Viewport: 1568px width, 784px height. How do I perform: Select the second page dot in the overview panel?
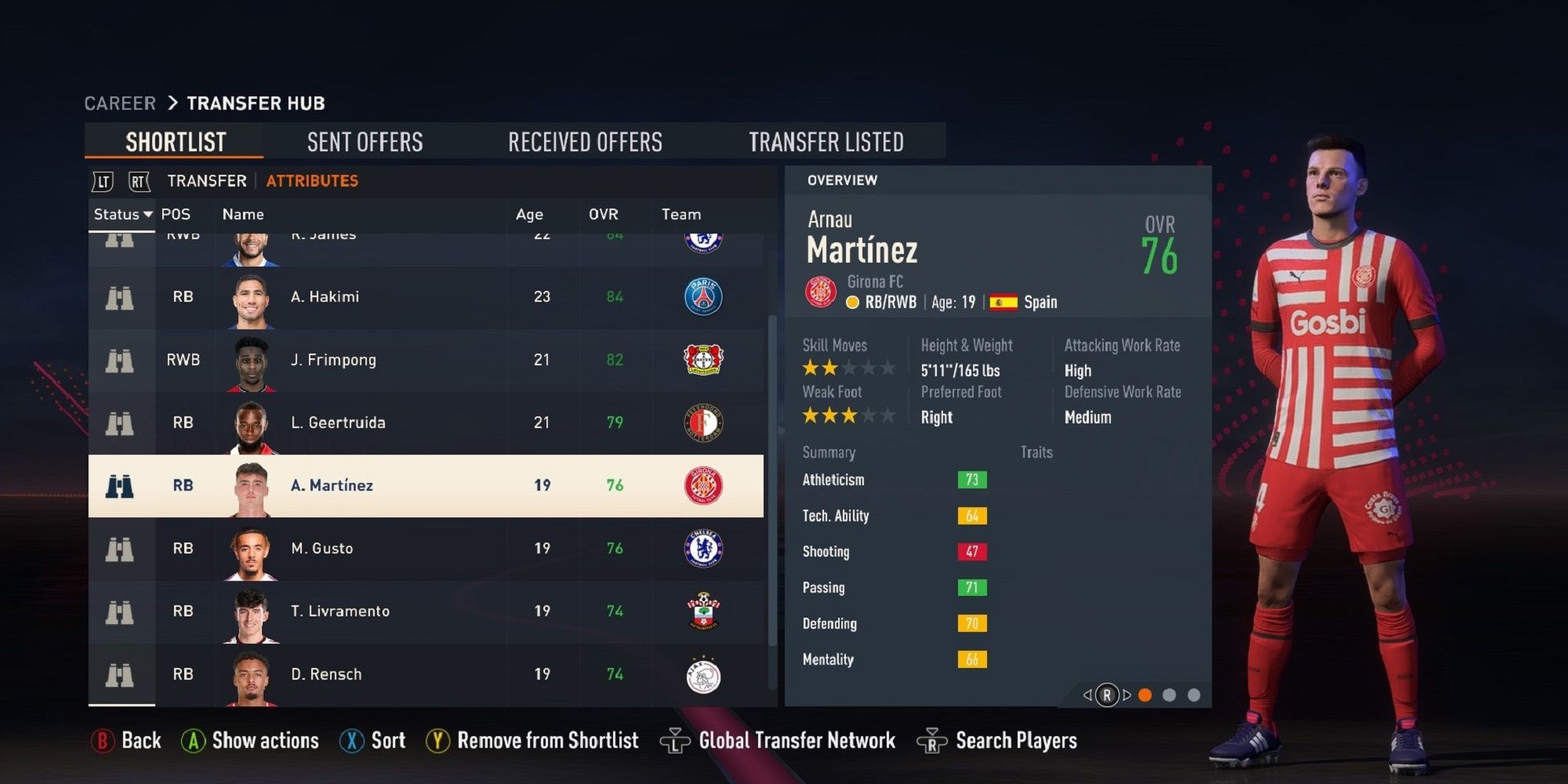point(1170,694)
